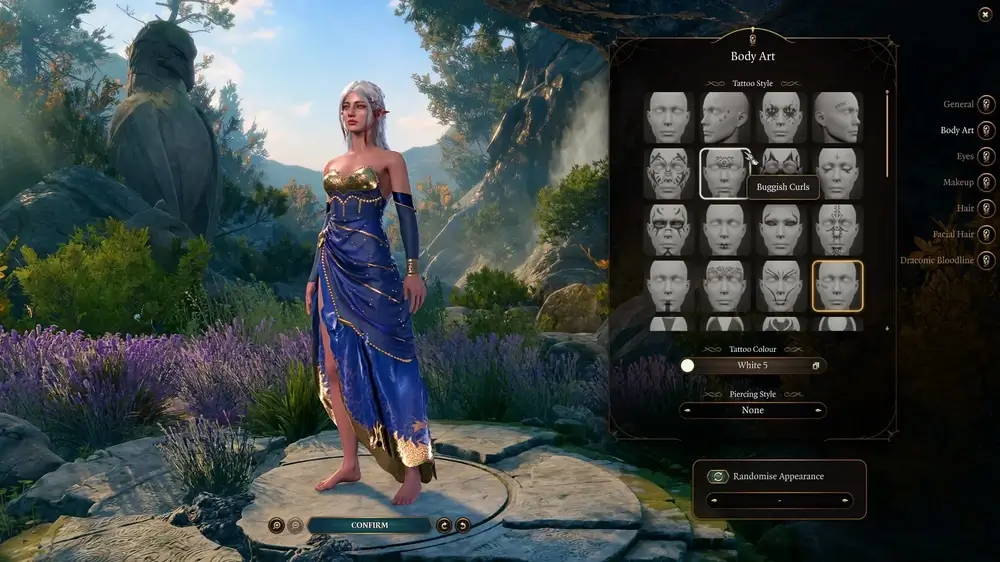Screen dimensions: 1000x562
Task: Choose the plain no-tattoo face thumbnail
Action: point(669,117)
